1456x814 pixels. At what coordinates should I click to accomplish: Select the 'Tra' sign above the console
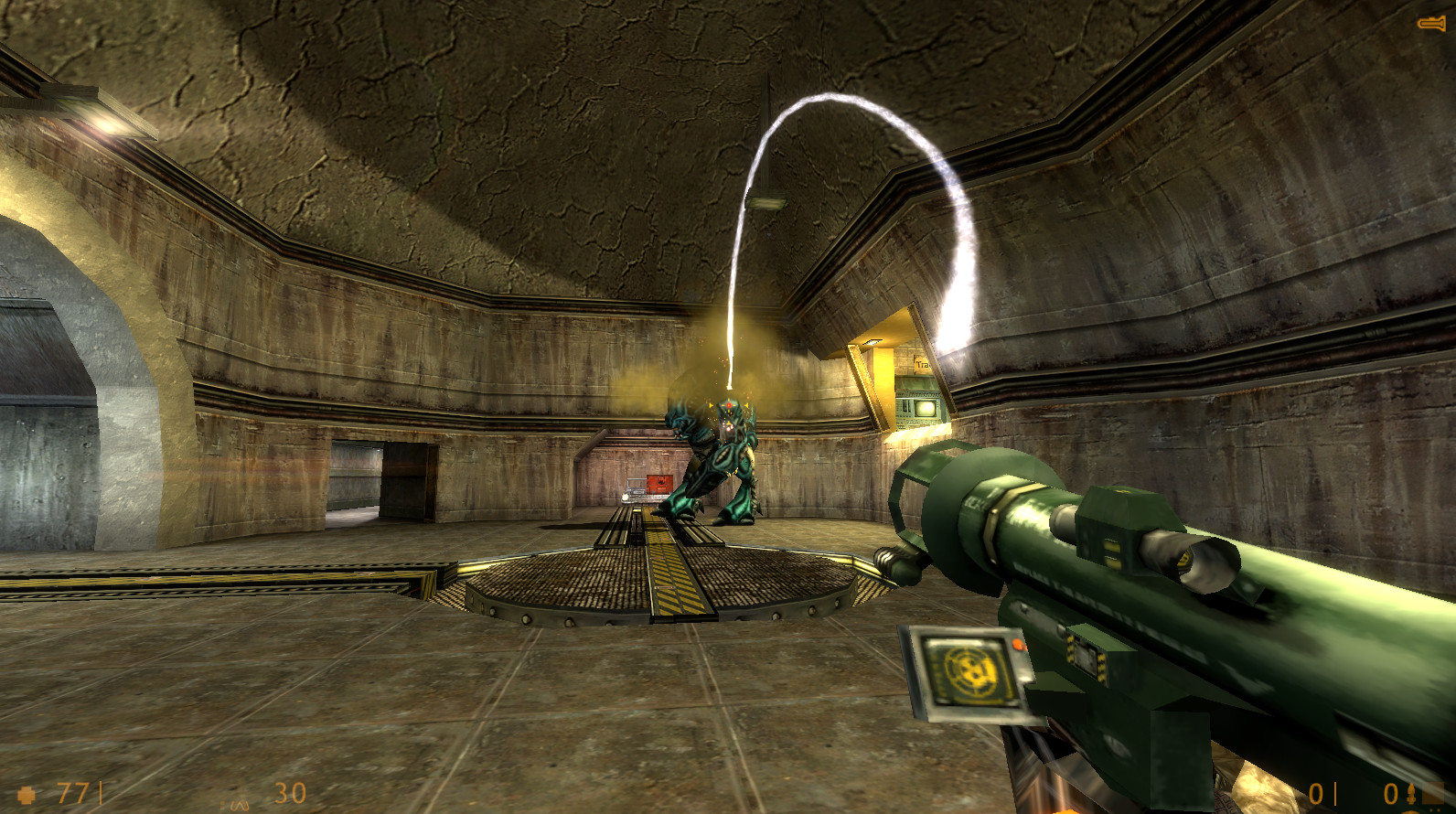921,362
